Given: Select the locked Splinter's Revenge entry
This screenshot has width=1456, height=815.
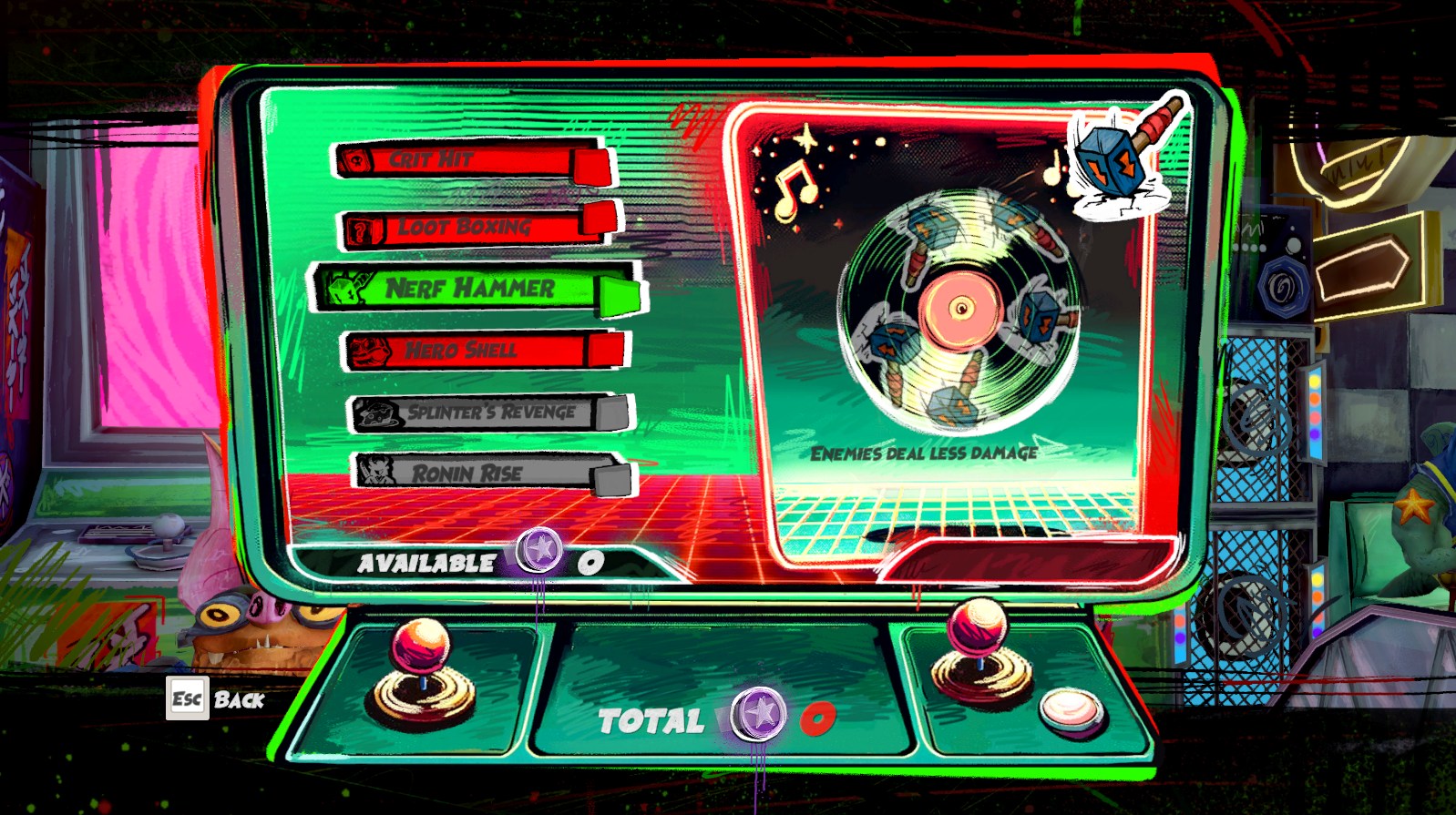Looking at the screenshot, I should [x=489, y=413].
